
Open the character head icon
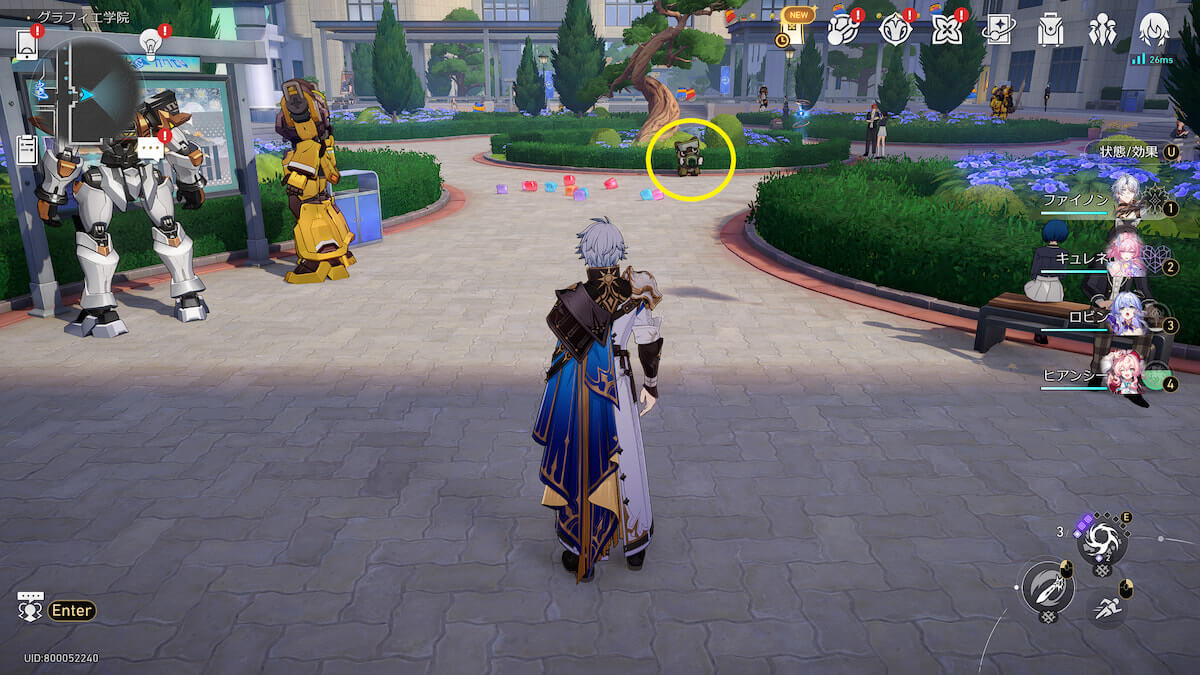[x=1154, y=30]
